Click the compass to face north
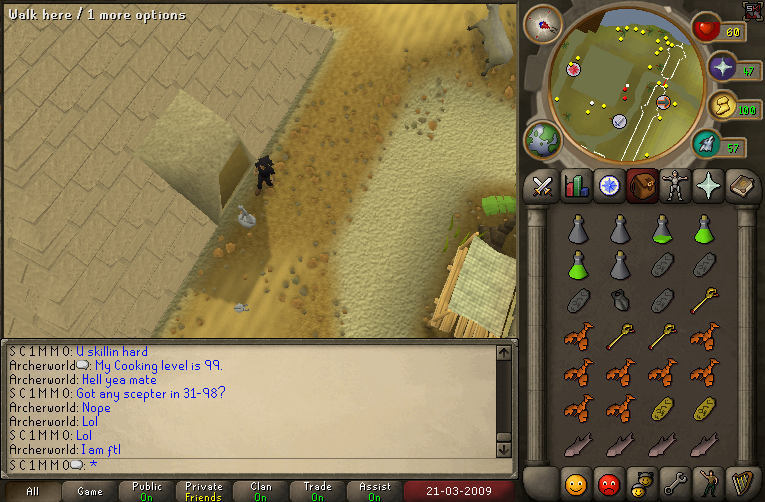Viewport: 765px width, 502px height. pyautogui.click(x=545, y=24)
